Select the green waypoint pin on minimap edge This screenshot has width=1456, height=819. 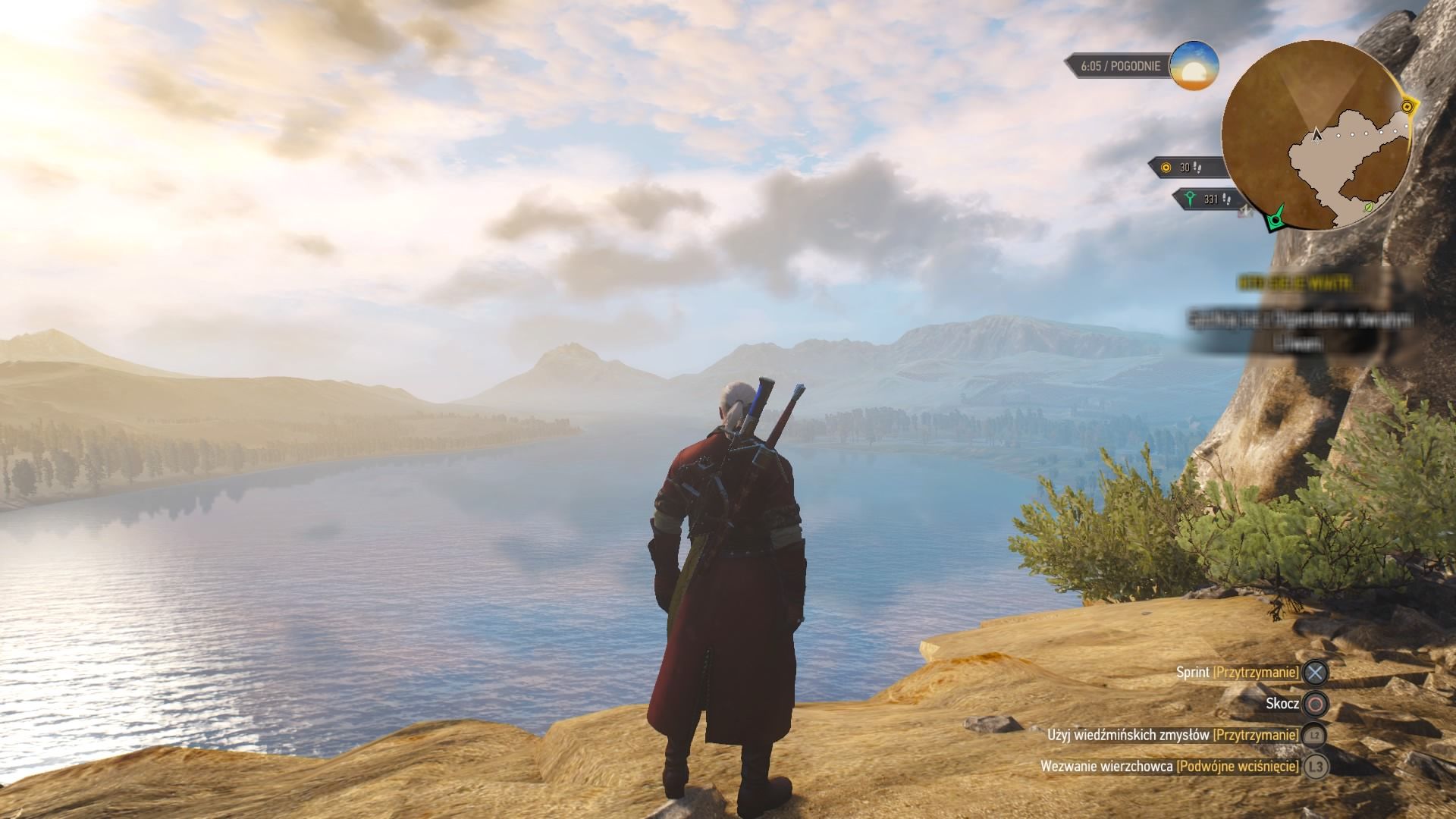click(x=1276, y=218)
